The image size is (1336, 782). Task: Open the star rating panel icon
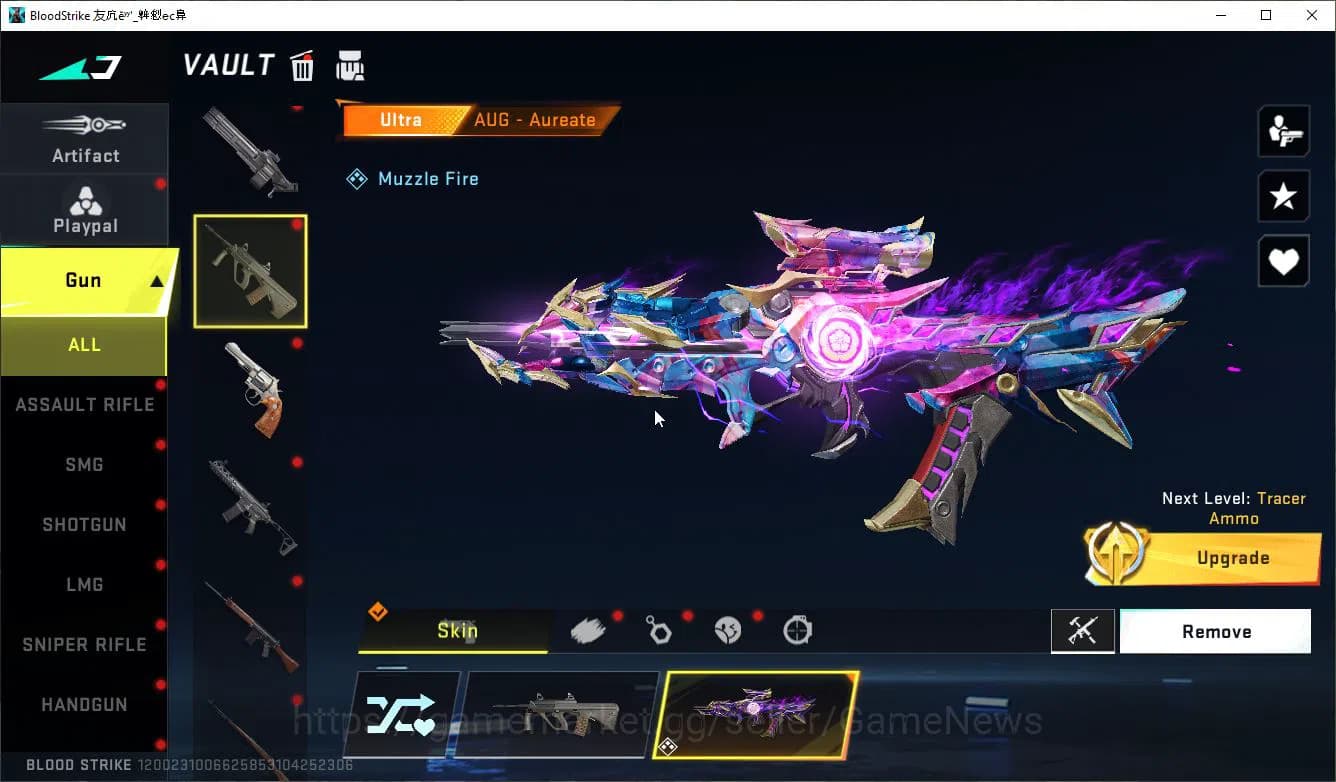point(1283,196)
